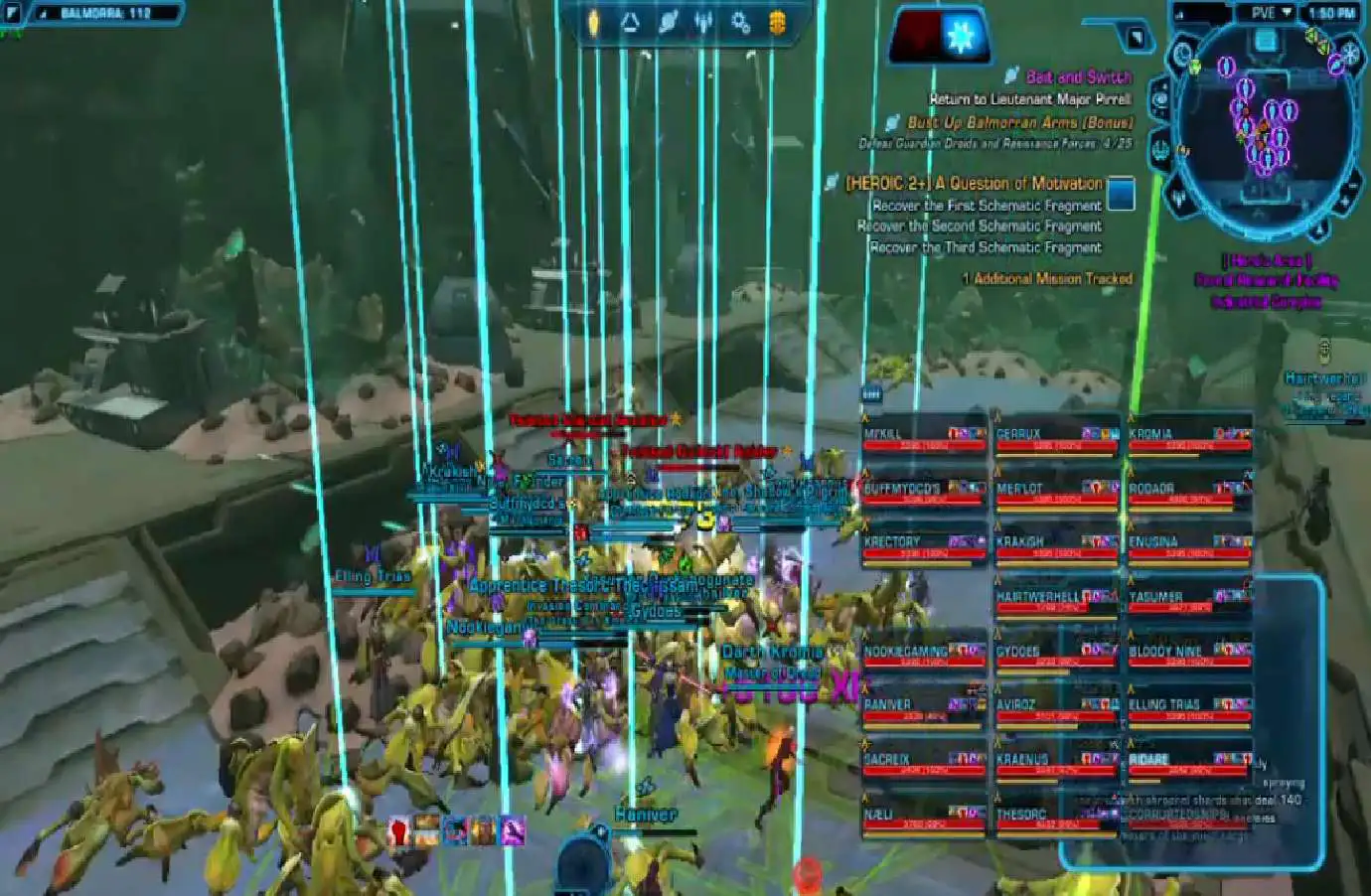Open the character figure icon in the top menu bar
Image resolution: width=1371 pixels, height=896 pixels.
(x=703, y=23)
